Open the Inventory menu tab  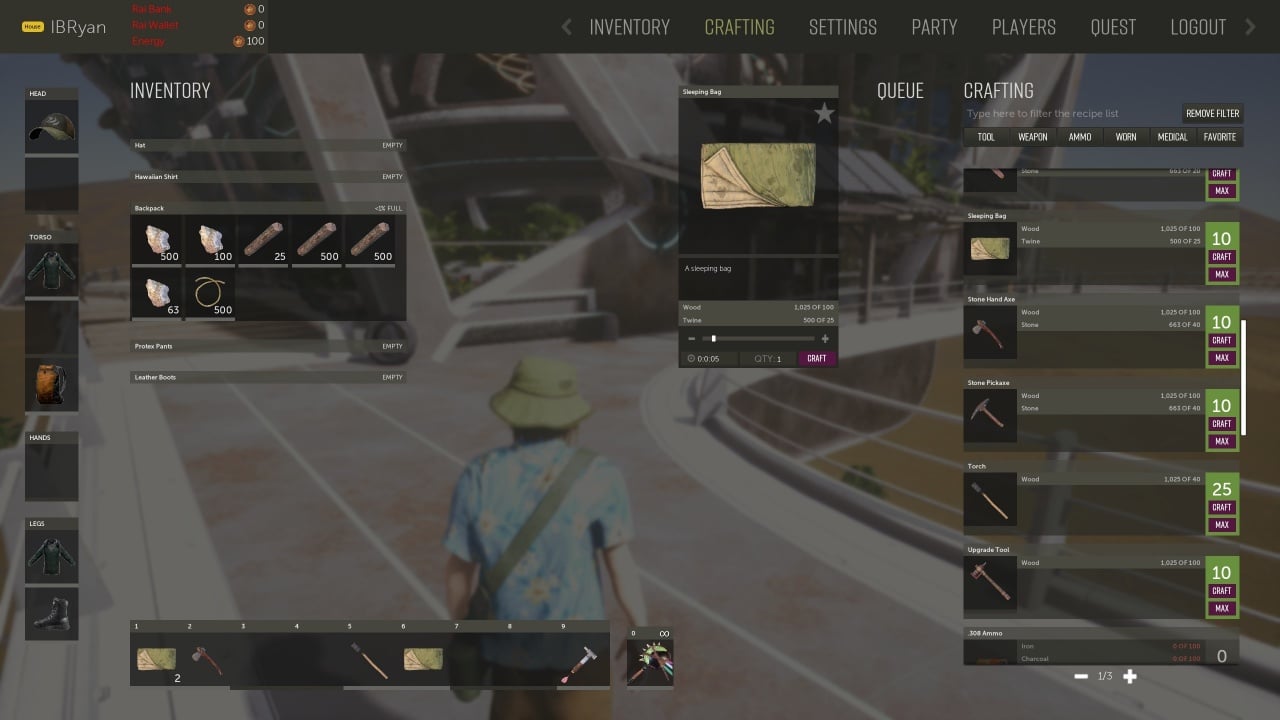coord(629,27)
